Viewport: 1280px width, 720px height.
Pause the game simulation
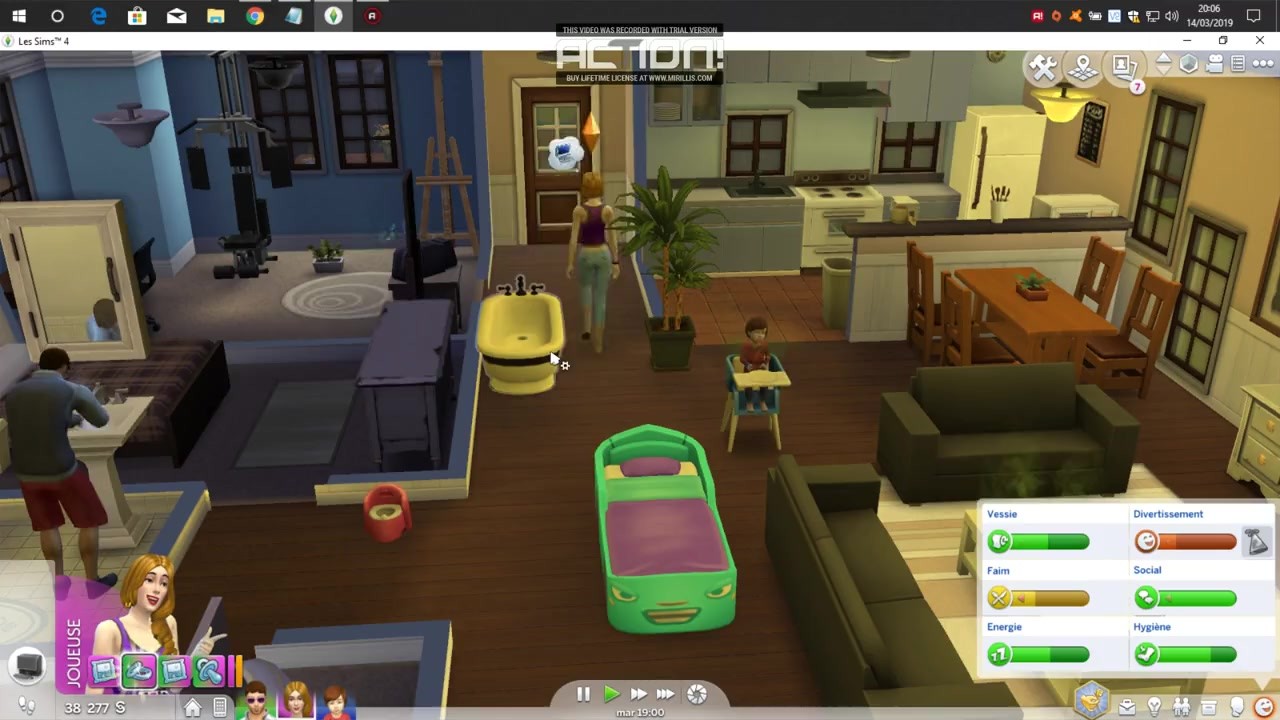tap(583, 693)
